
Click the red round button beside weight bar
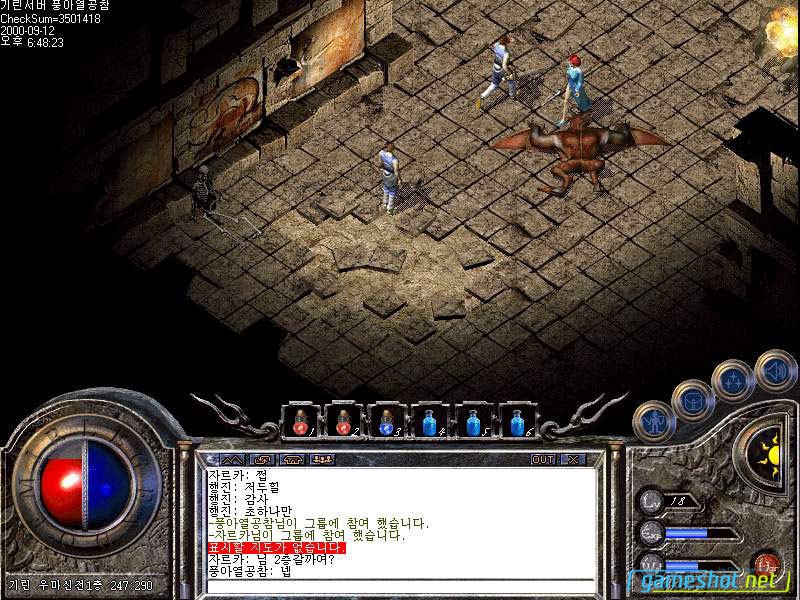click(768, 563)
